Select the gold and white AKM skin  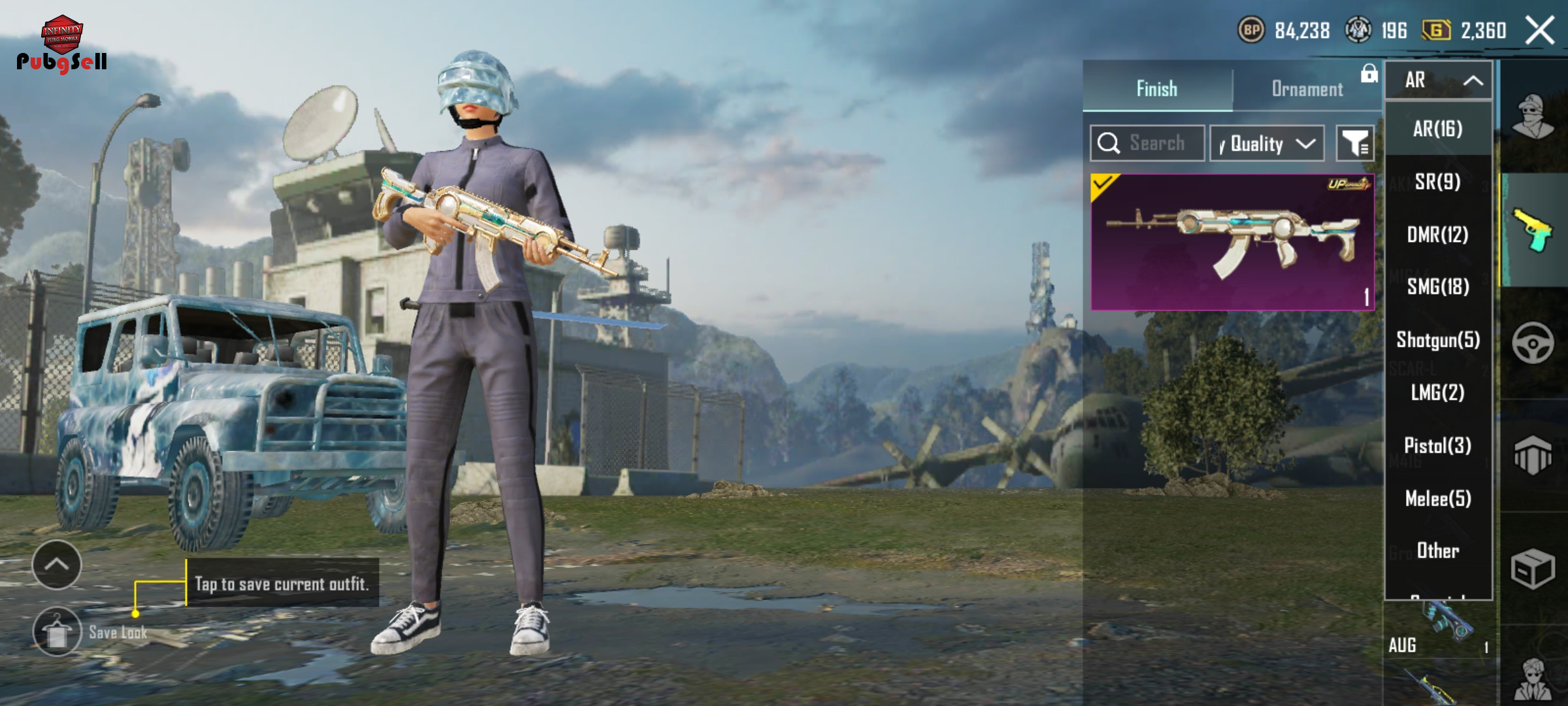click(1232, 242)
